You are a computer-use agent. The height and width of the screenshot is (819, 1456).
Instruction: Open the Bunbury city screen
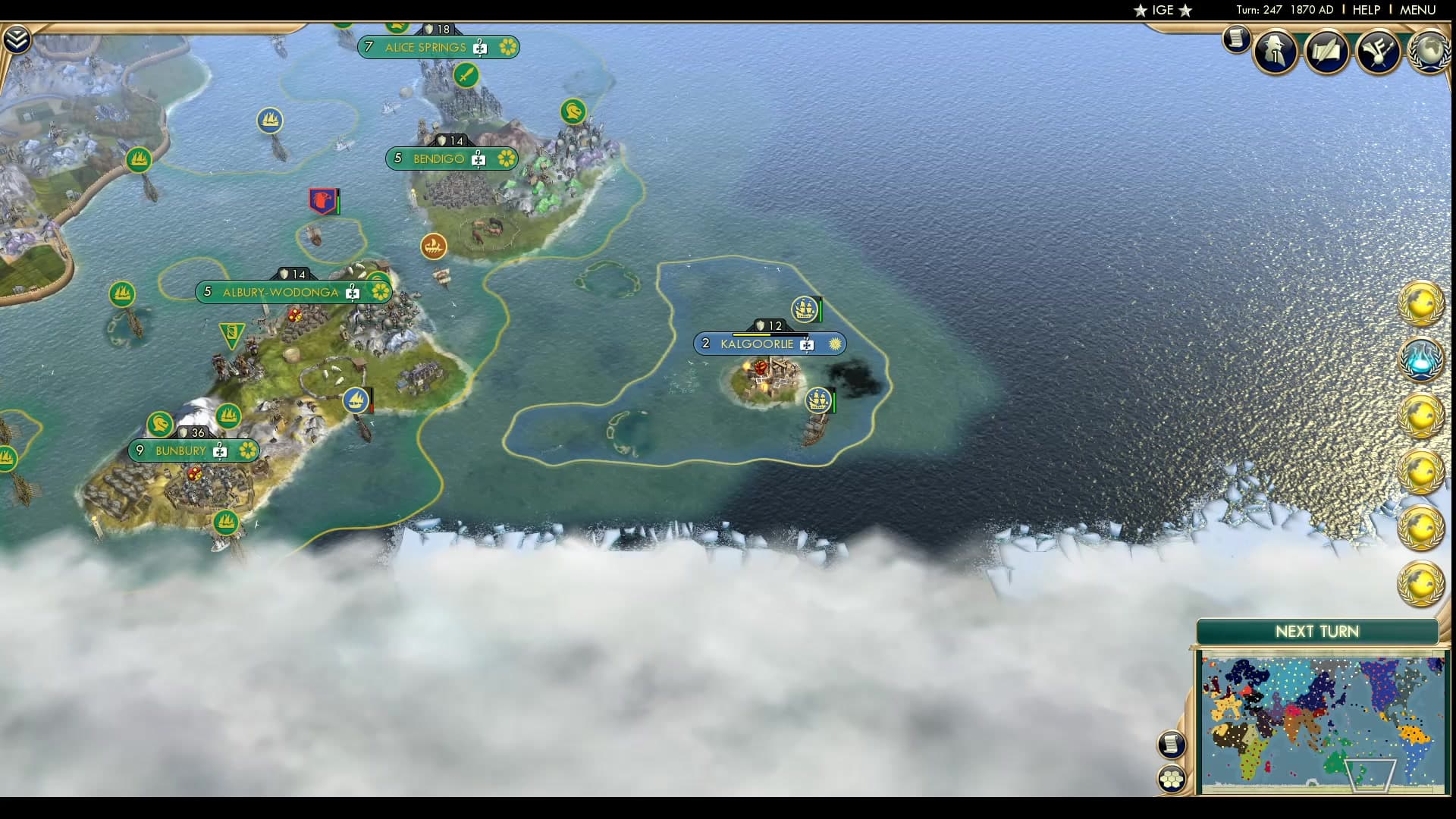coord(180,450)
